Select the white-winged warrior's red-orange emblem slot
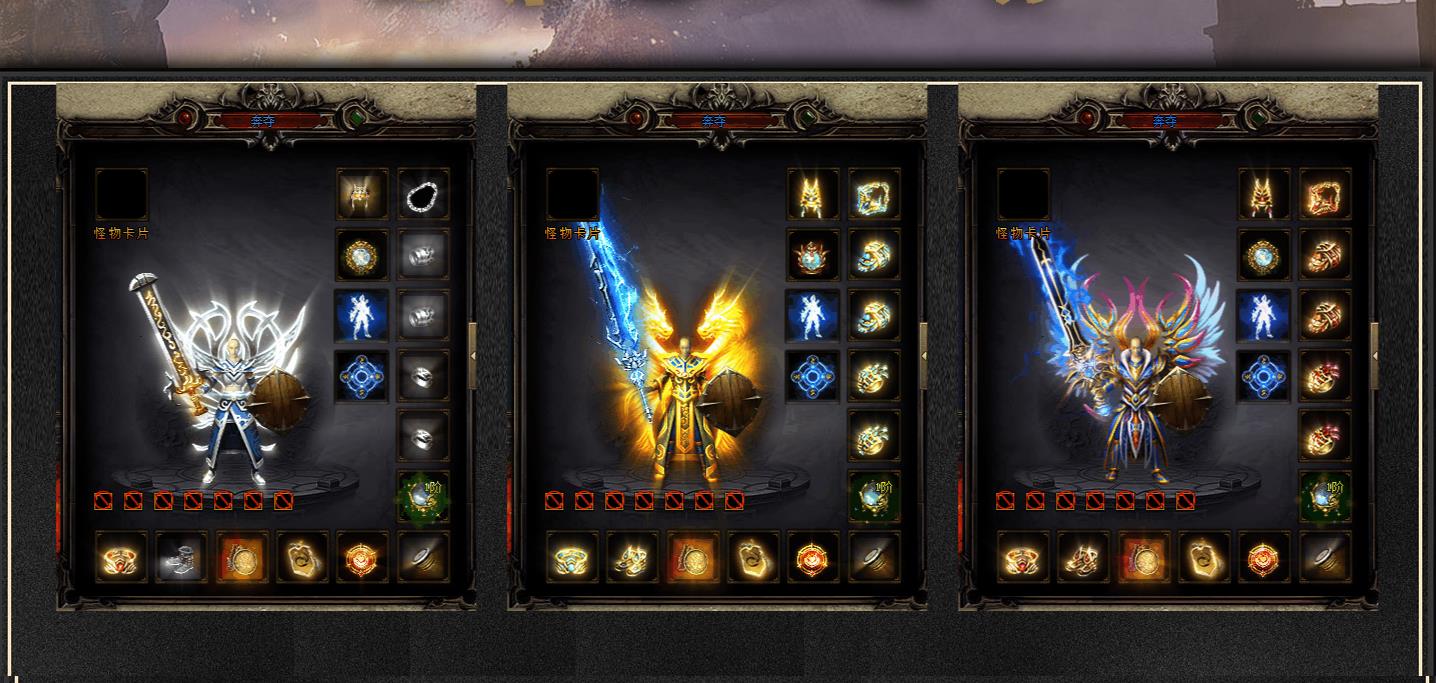The image size is (1436, 683). coord(362,557)
